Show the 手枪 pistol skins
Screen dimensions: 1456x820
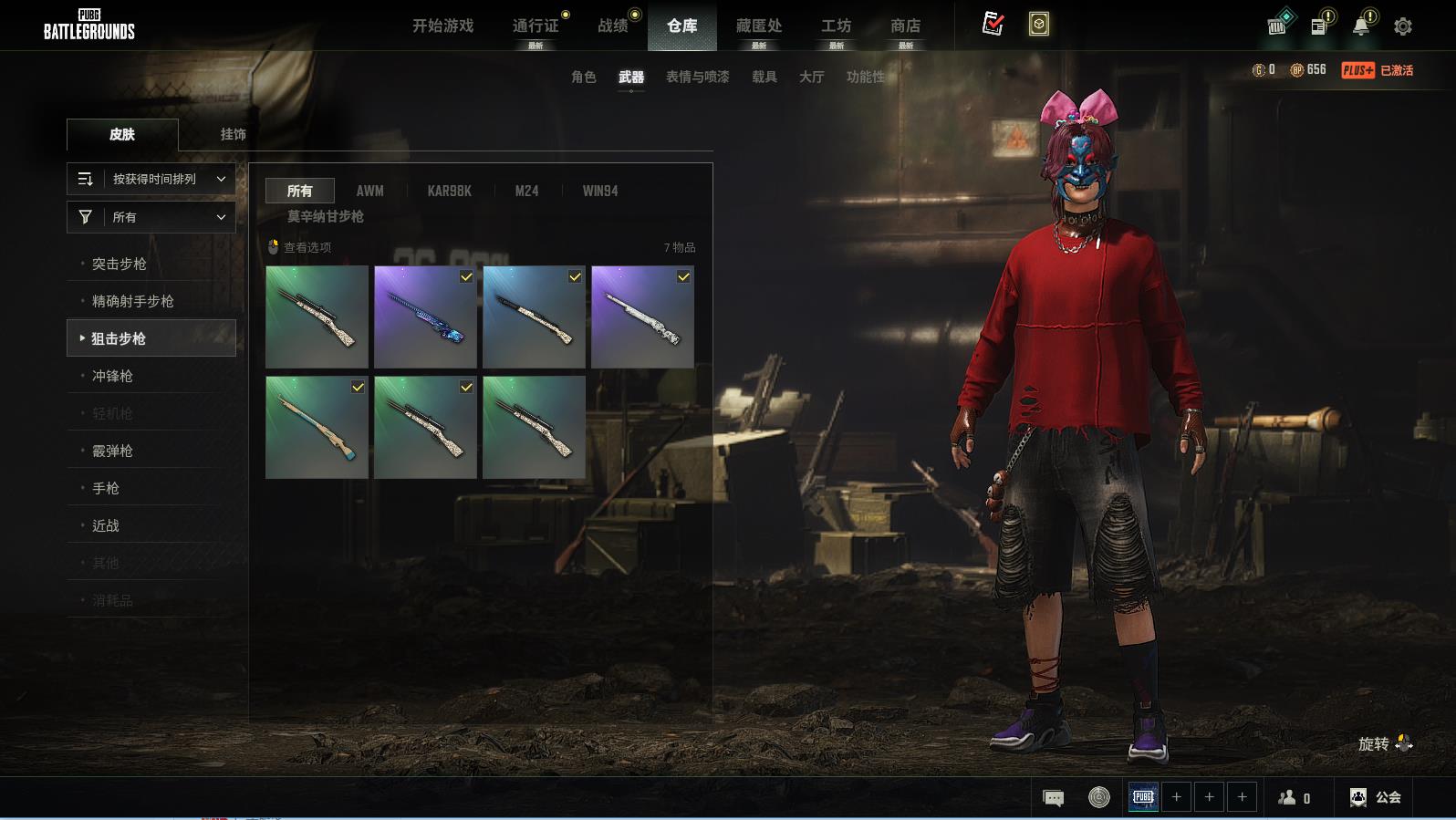coord(106,488)
